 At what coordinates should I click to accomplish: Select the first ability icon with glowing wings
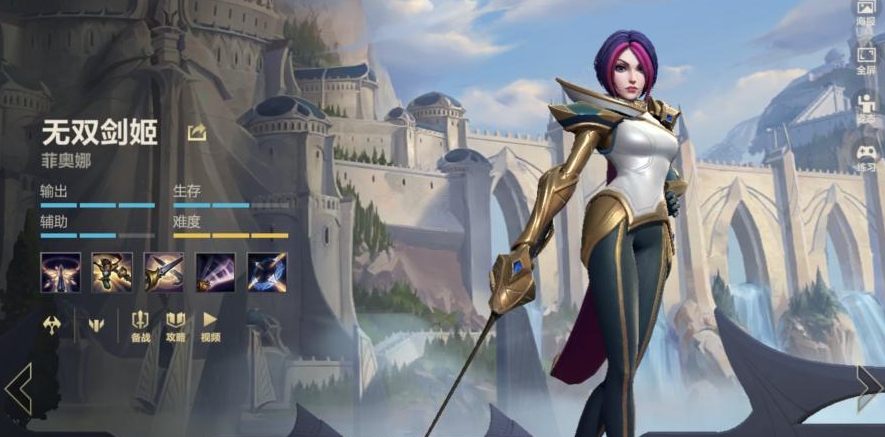point(59,272)
